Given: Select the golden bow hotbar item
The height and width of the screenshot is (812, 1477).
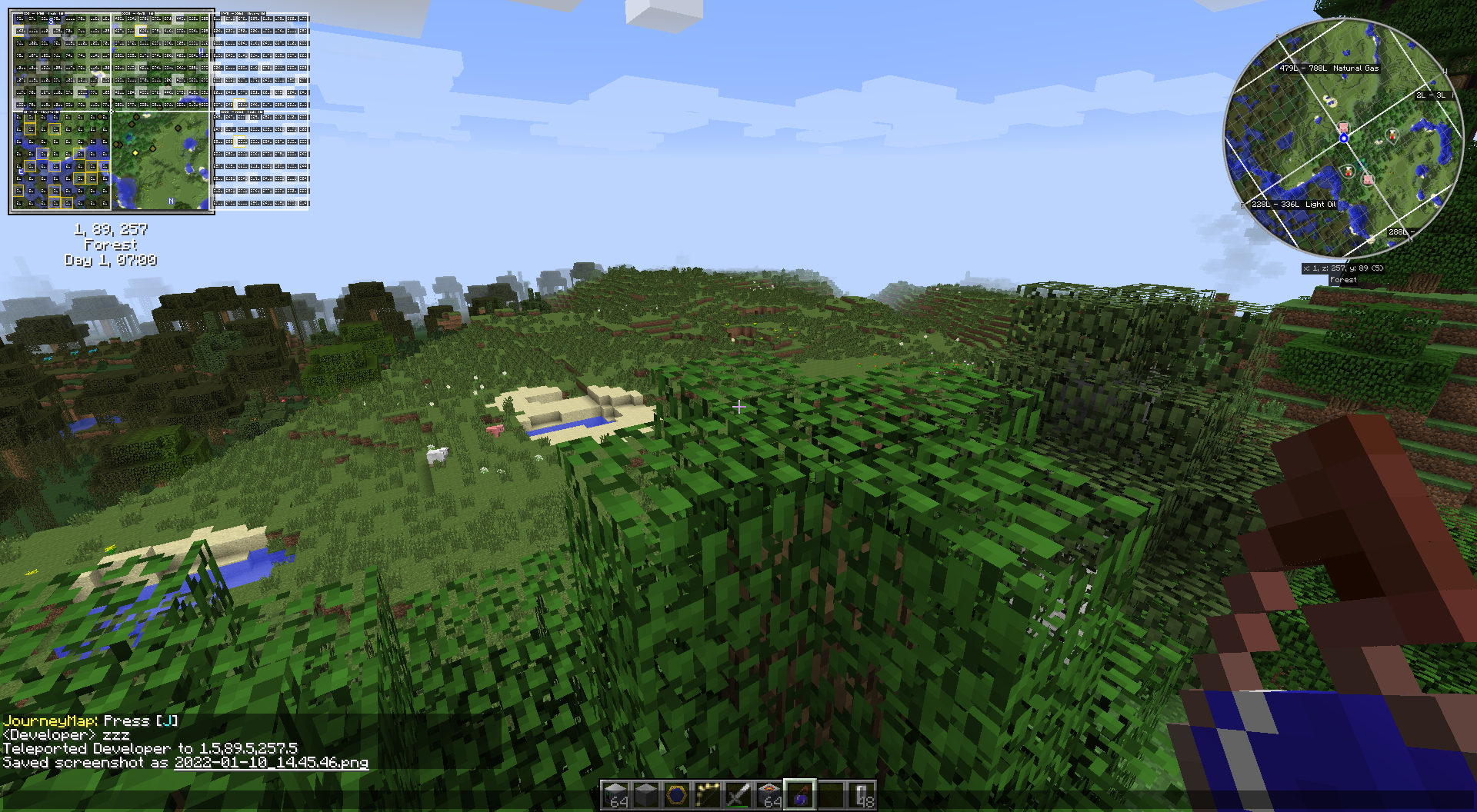Looking at the screenshot, I should [x=708, y=794].
